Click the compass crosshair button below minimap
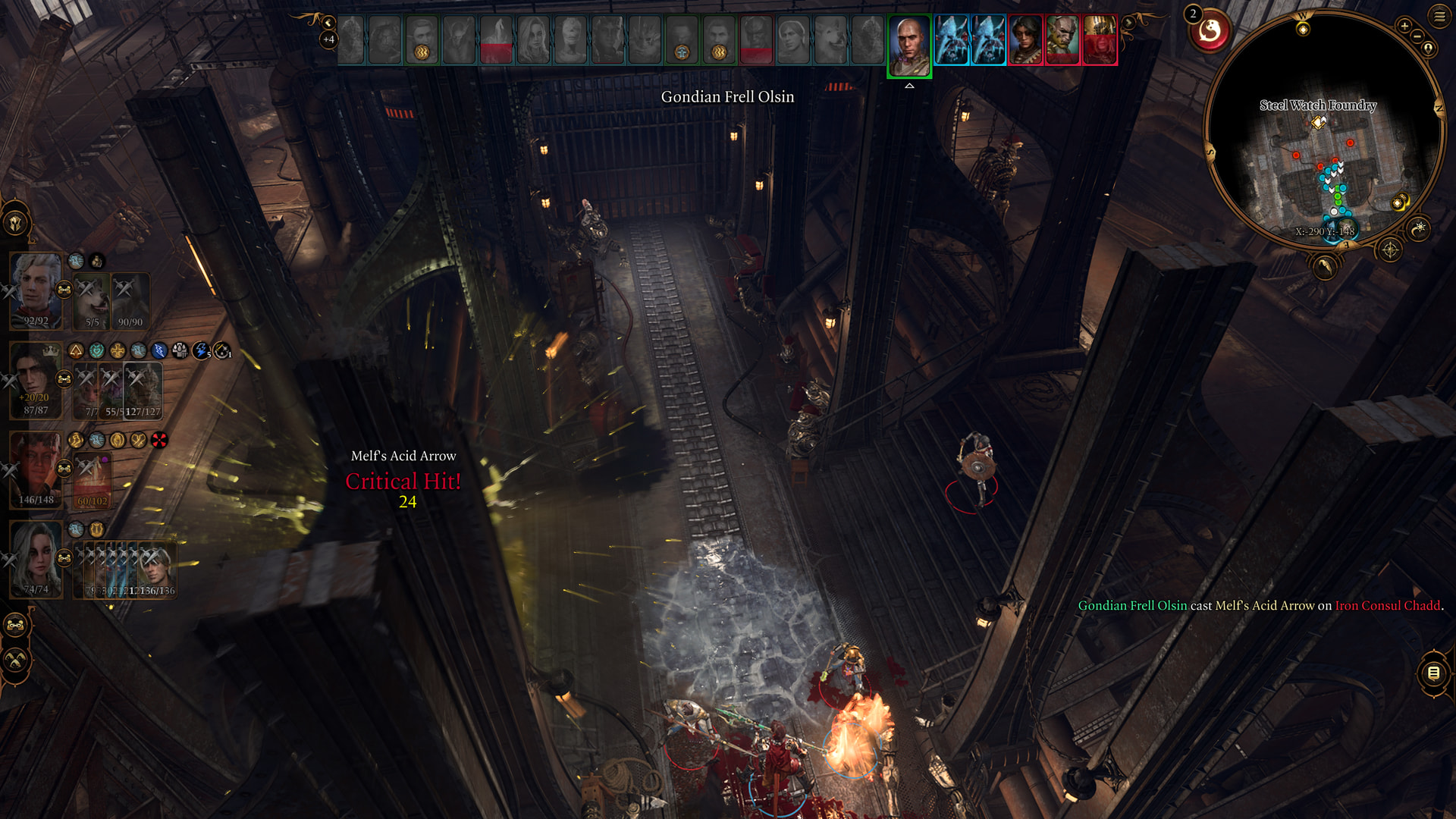This screenshot has width=1456, height=819. [x=1390, y=249]
